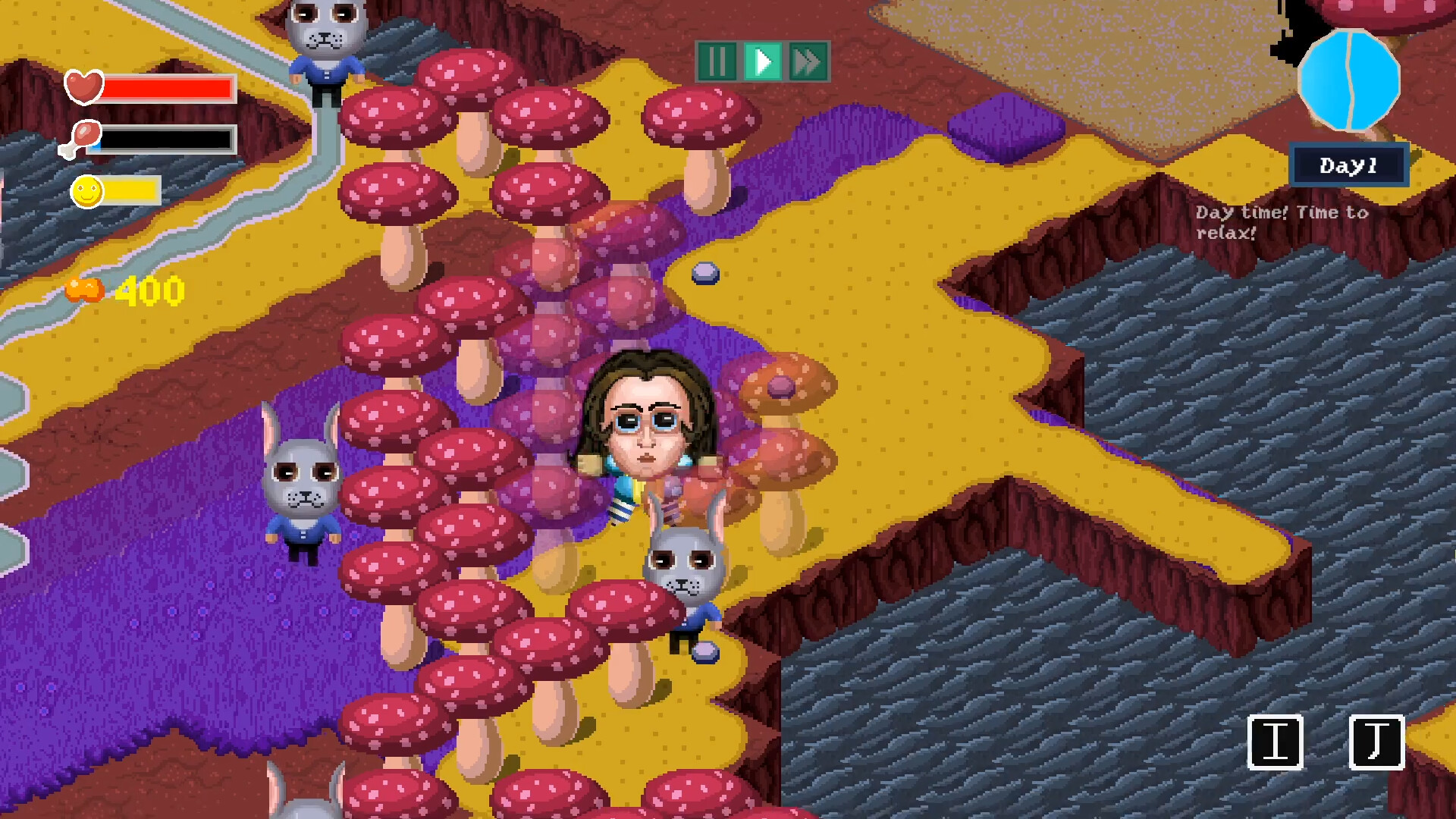Click the yellow happiness bar

[x=133, y=190]
